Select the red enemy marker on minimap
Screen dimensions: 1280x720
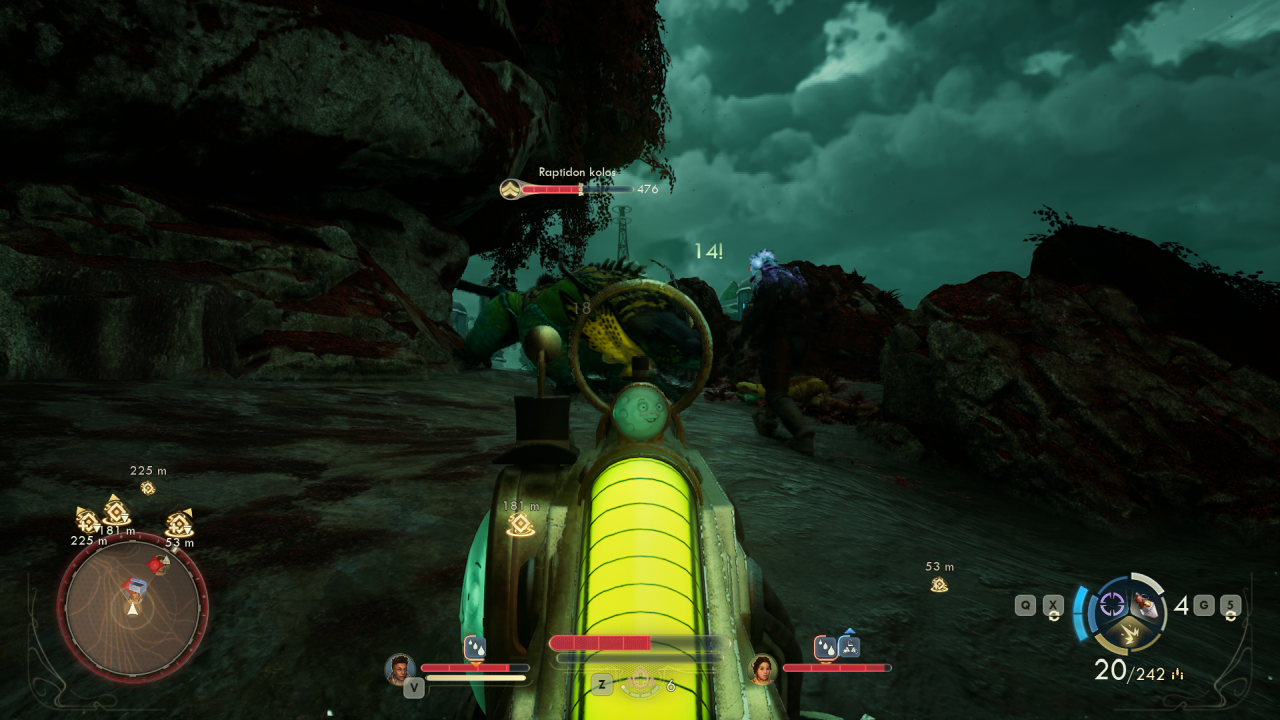coord(155,565)
